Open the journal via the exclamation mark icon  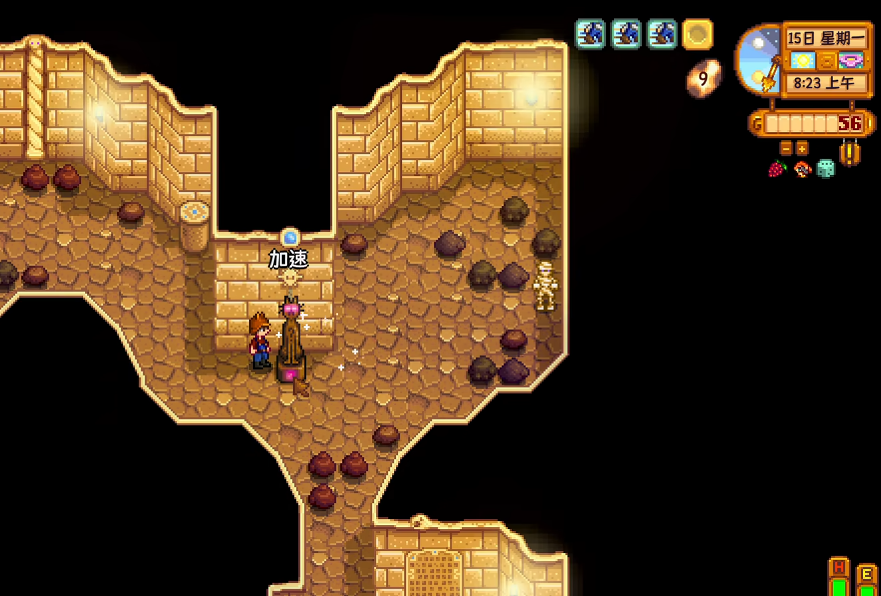(850, 153)
